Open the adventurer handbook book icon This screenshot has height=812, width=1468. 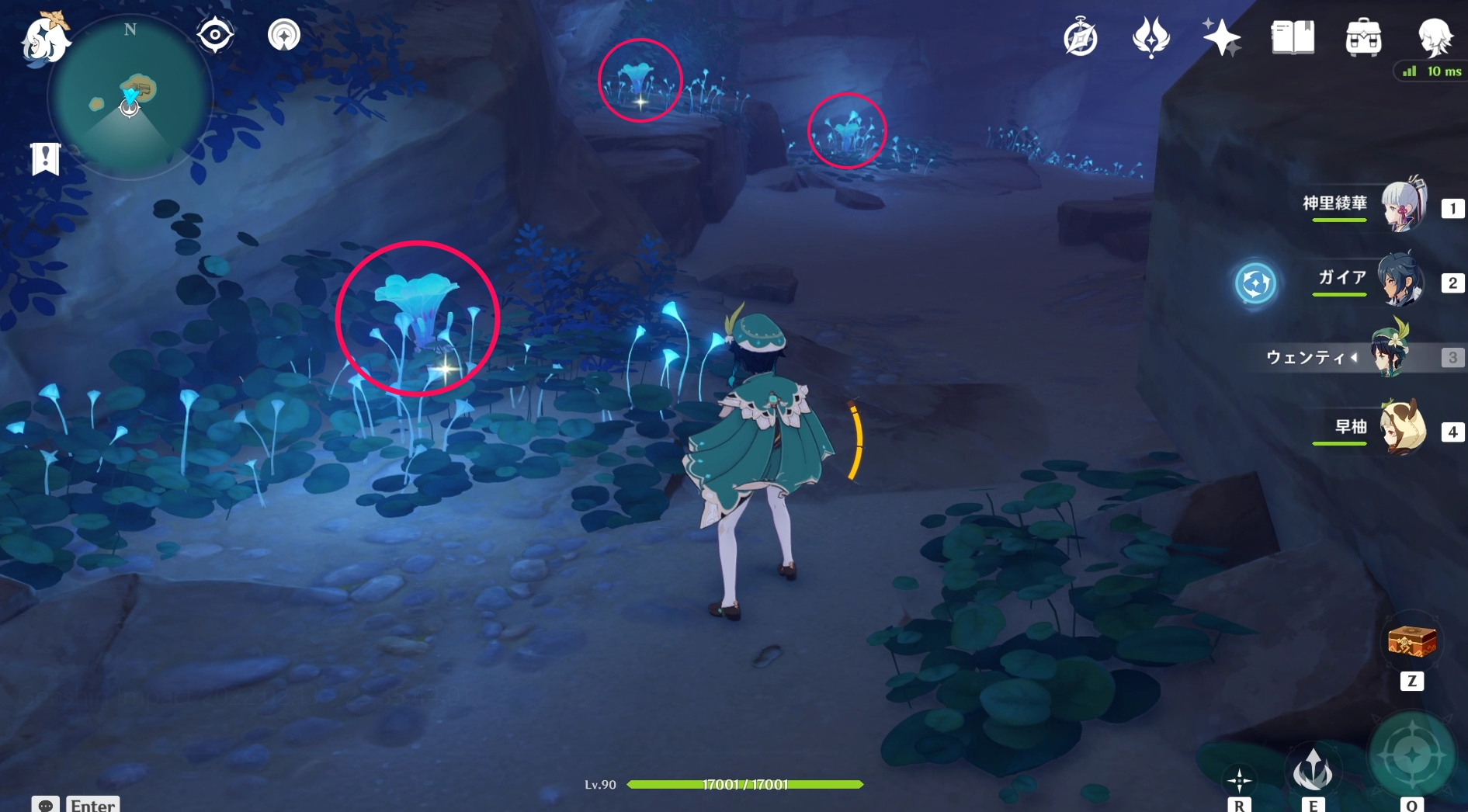[x=1292, y=36]
